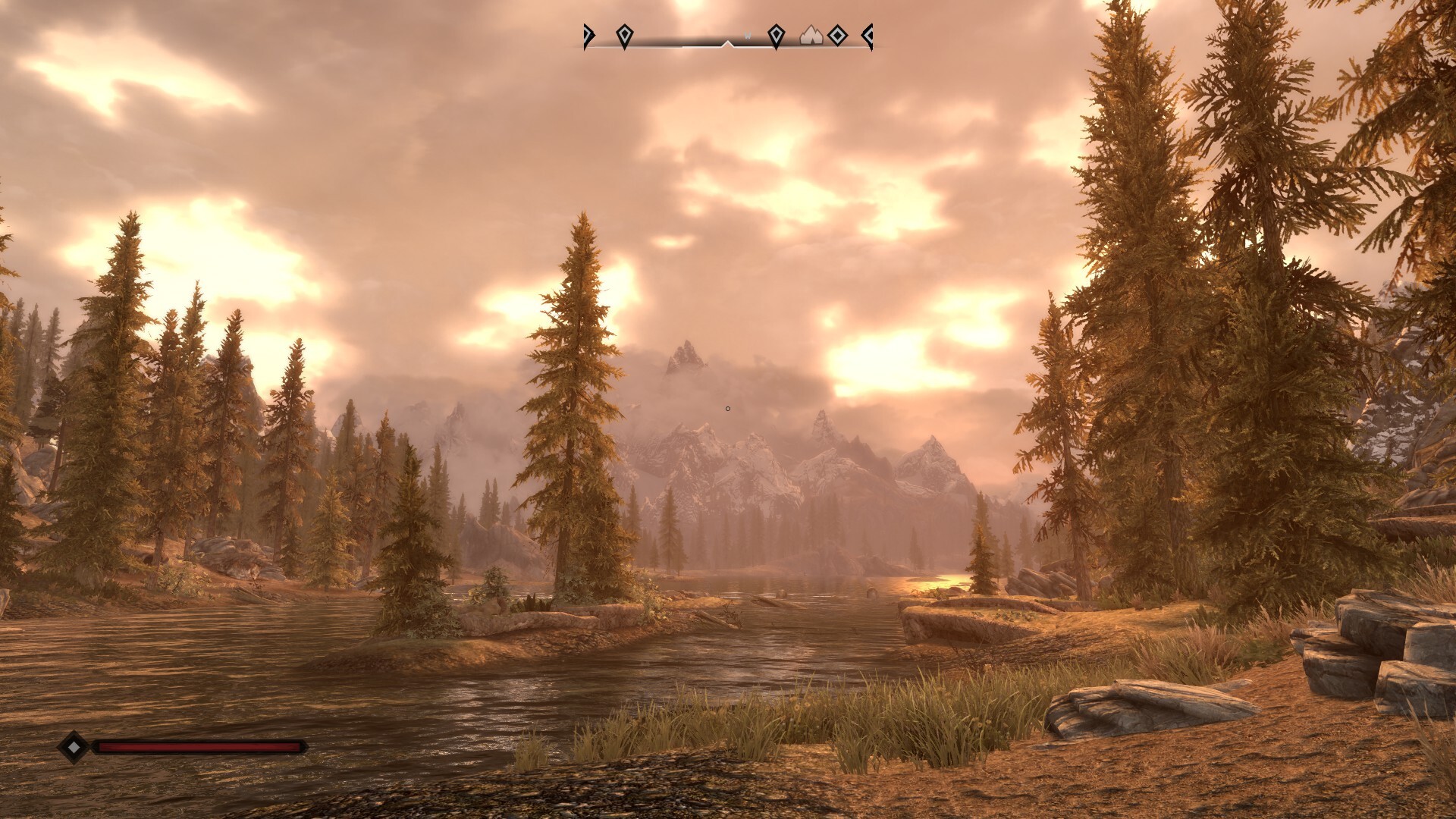Click the faint W heading letter on the compass

[x=748, y=35]
